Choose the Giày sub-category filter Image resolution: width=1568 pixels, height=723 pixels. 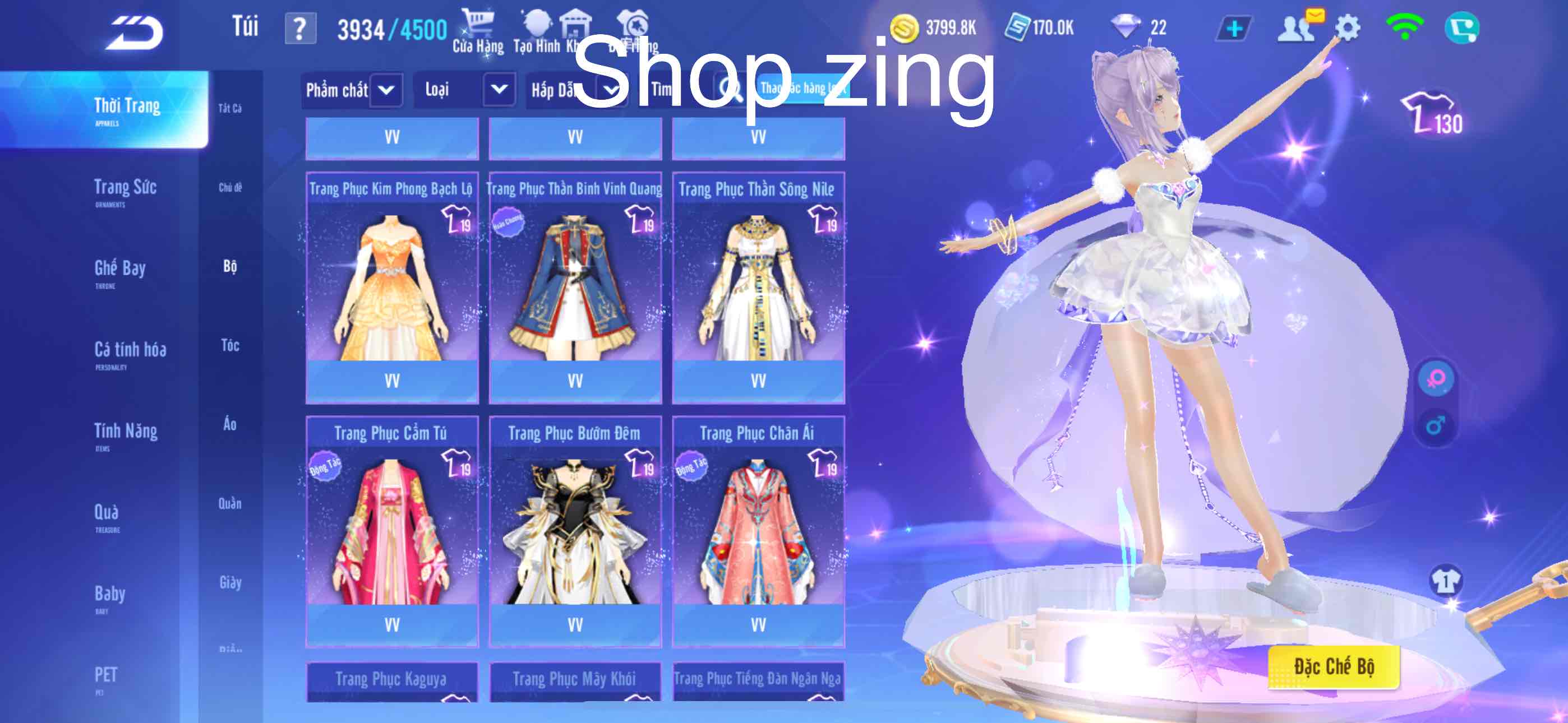point(230,582)
